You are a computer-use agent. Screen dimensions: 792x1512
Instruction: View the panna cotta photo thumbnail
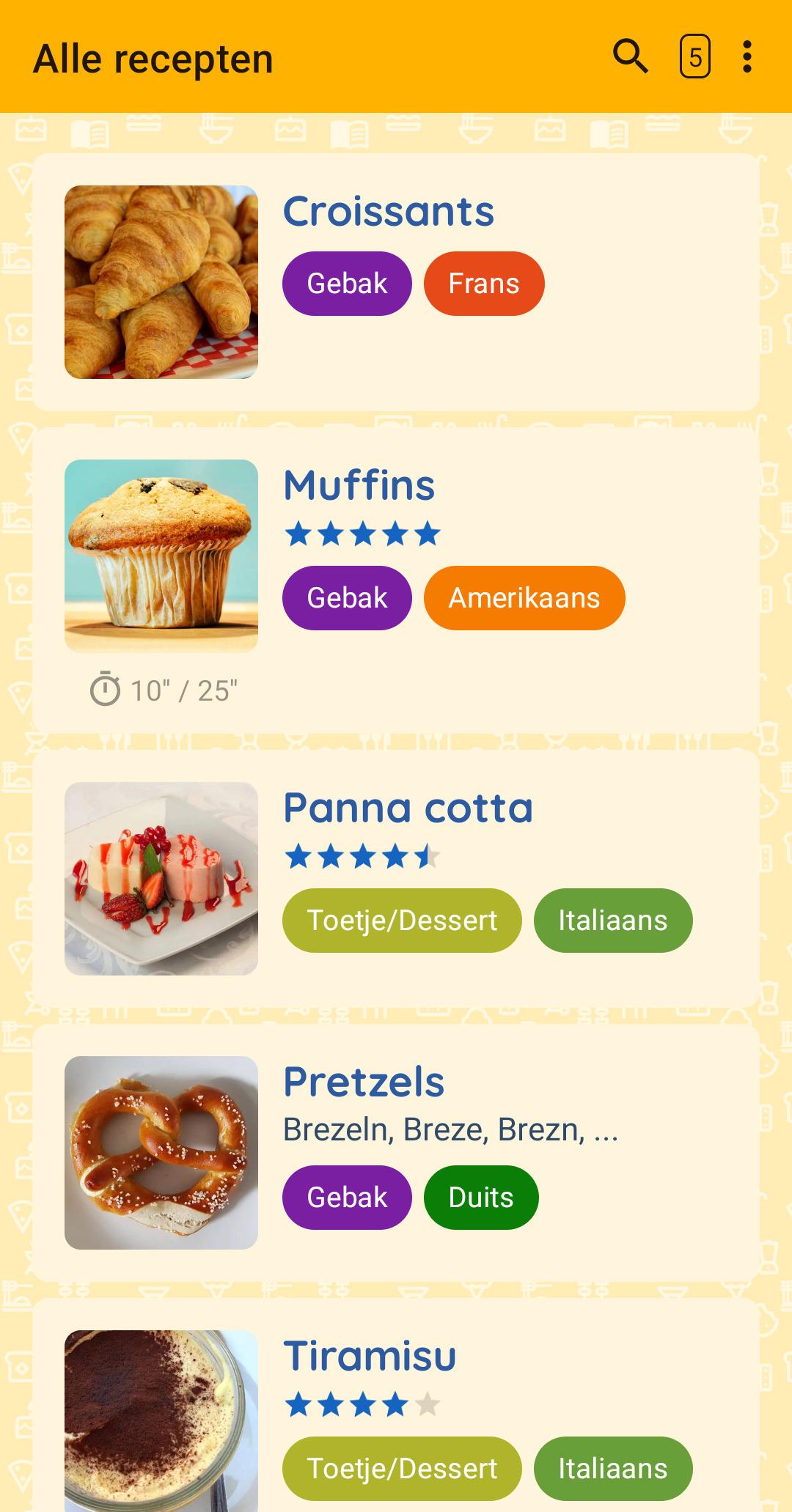click(x=161, y=878)
